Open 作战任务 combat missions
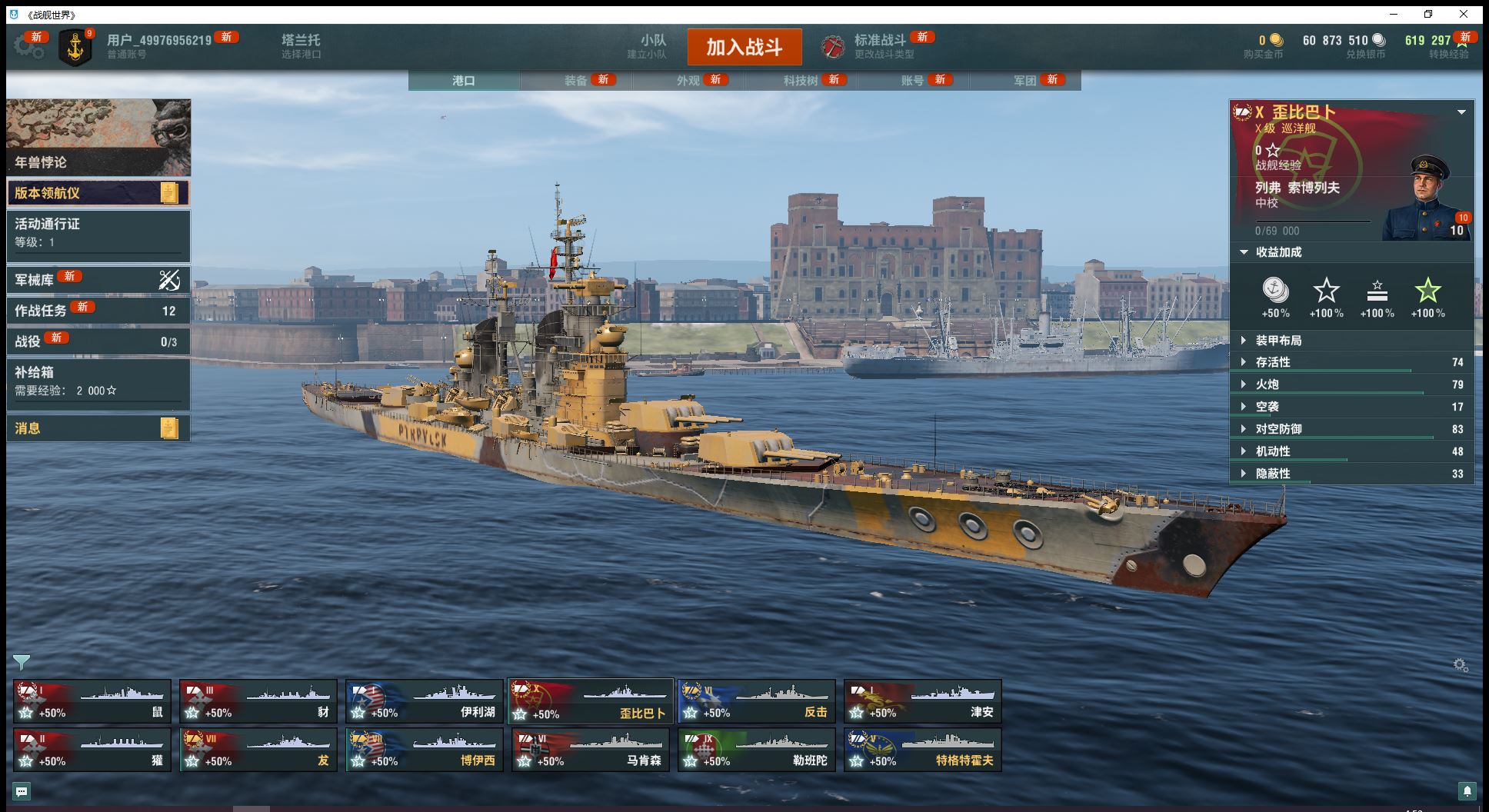The height and width of the screenshot is (812, 1489). tap(98, 311)
